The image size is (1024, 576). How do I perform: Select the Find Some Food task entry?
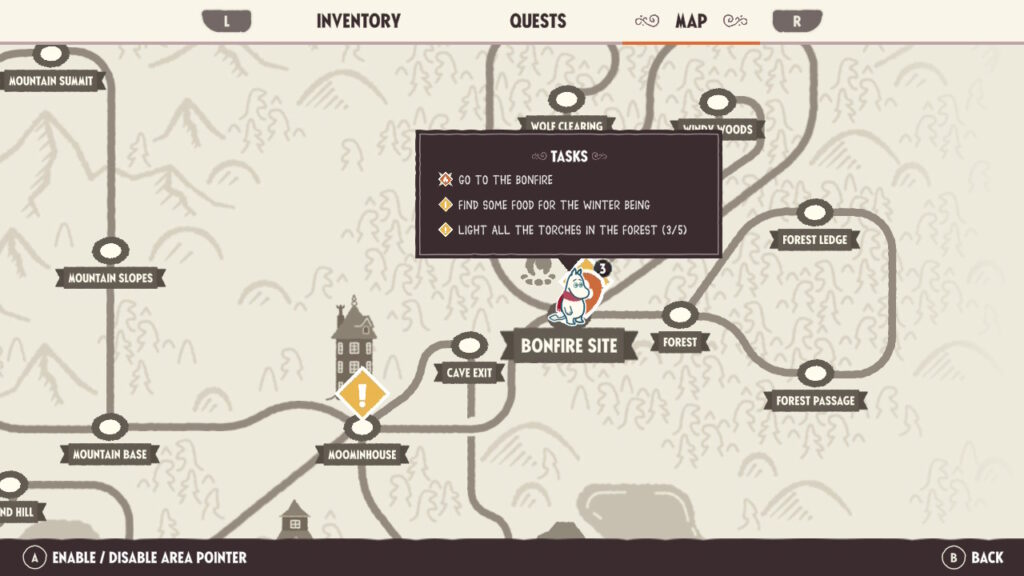(x=554, y=205)
